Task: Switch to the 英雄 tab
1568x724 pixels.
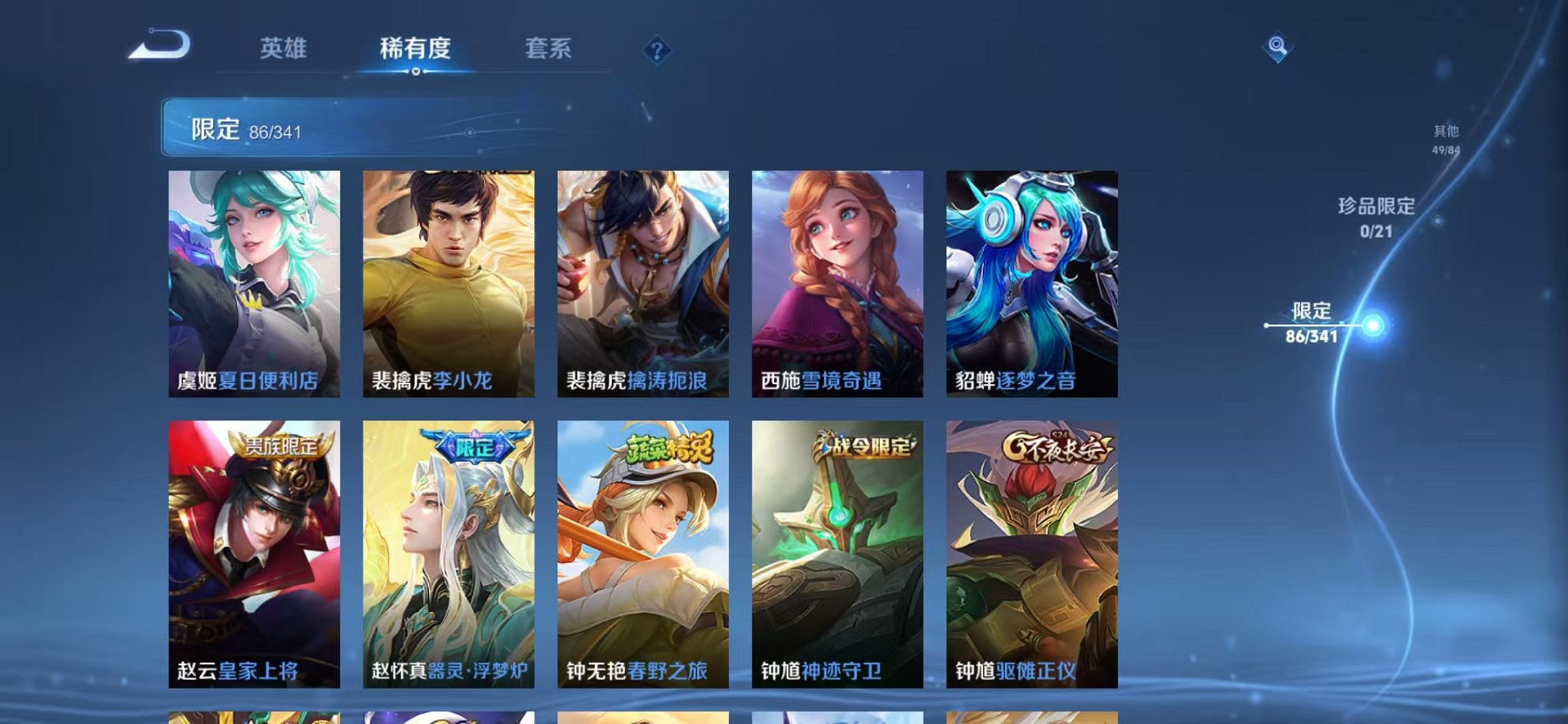Action: click(284, 49)
